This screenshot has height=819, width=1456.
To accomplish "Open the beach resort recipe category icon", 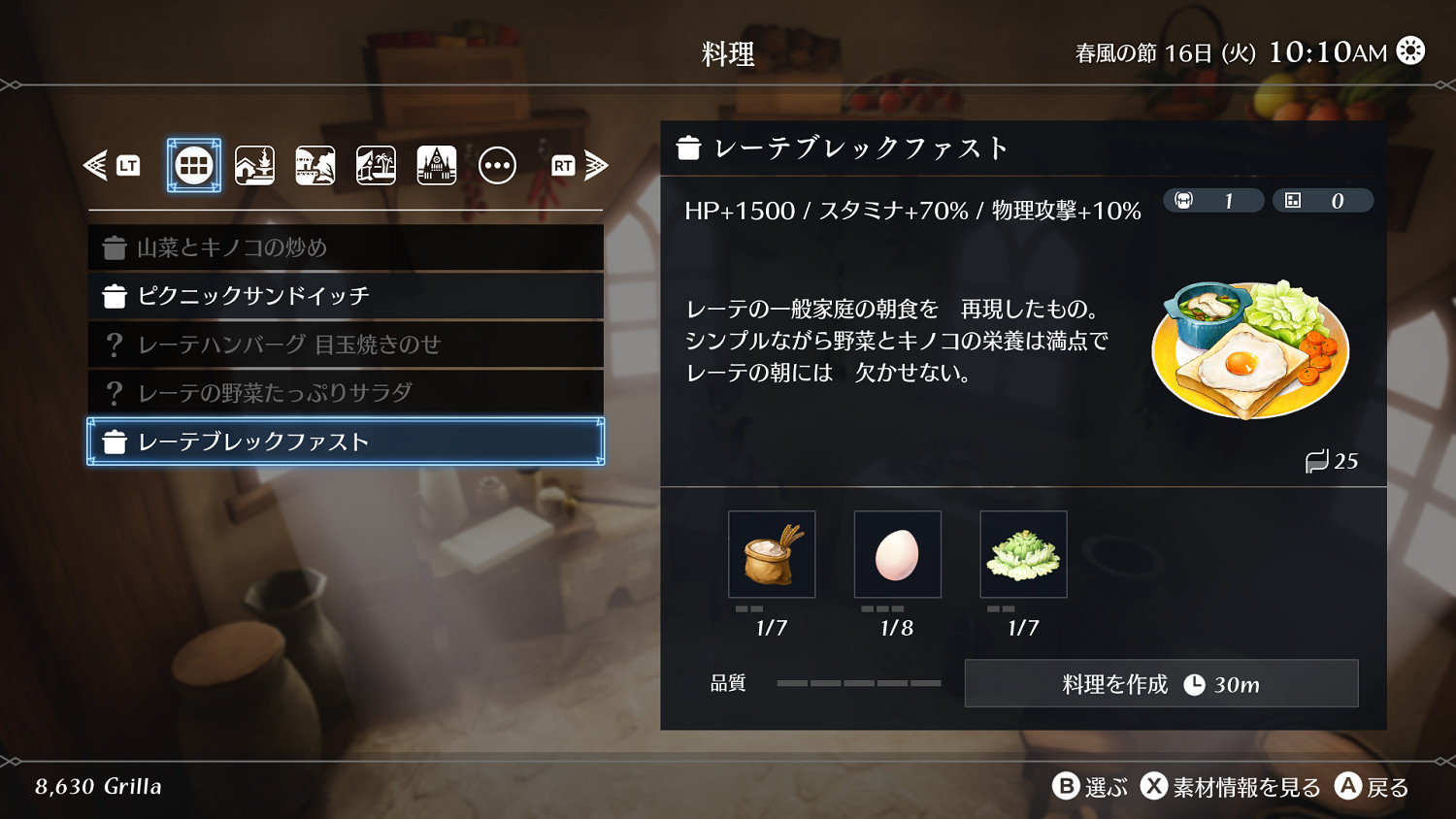I will (x=375, y=164).
